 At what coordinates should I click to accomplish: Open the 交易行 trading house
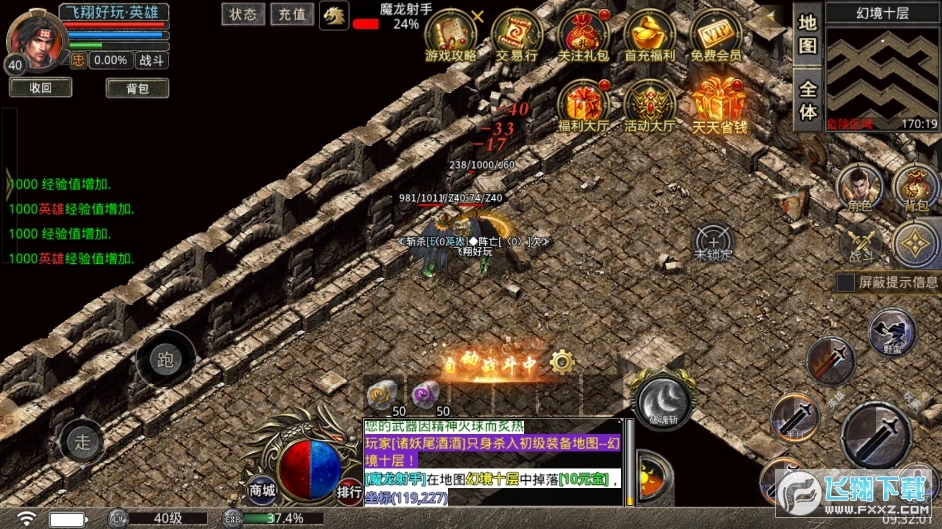(x=517, y=36)
